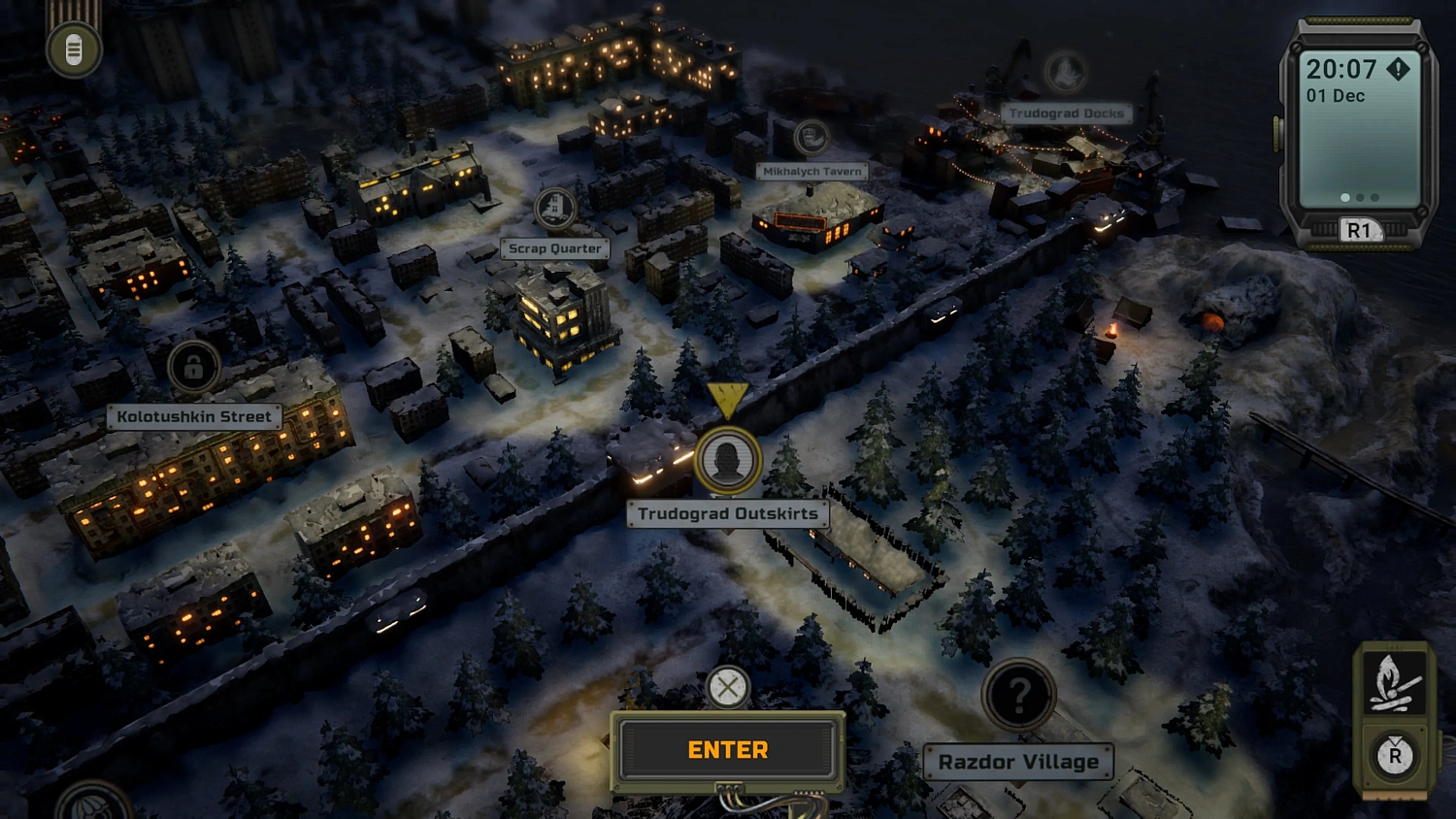This screenshot has height=819, width=1456.
Task: Click the X cancel icon above ENTER
Action: click(727, 688)
